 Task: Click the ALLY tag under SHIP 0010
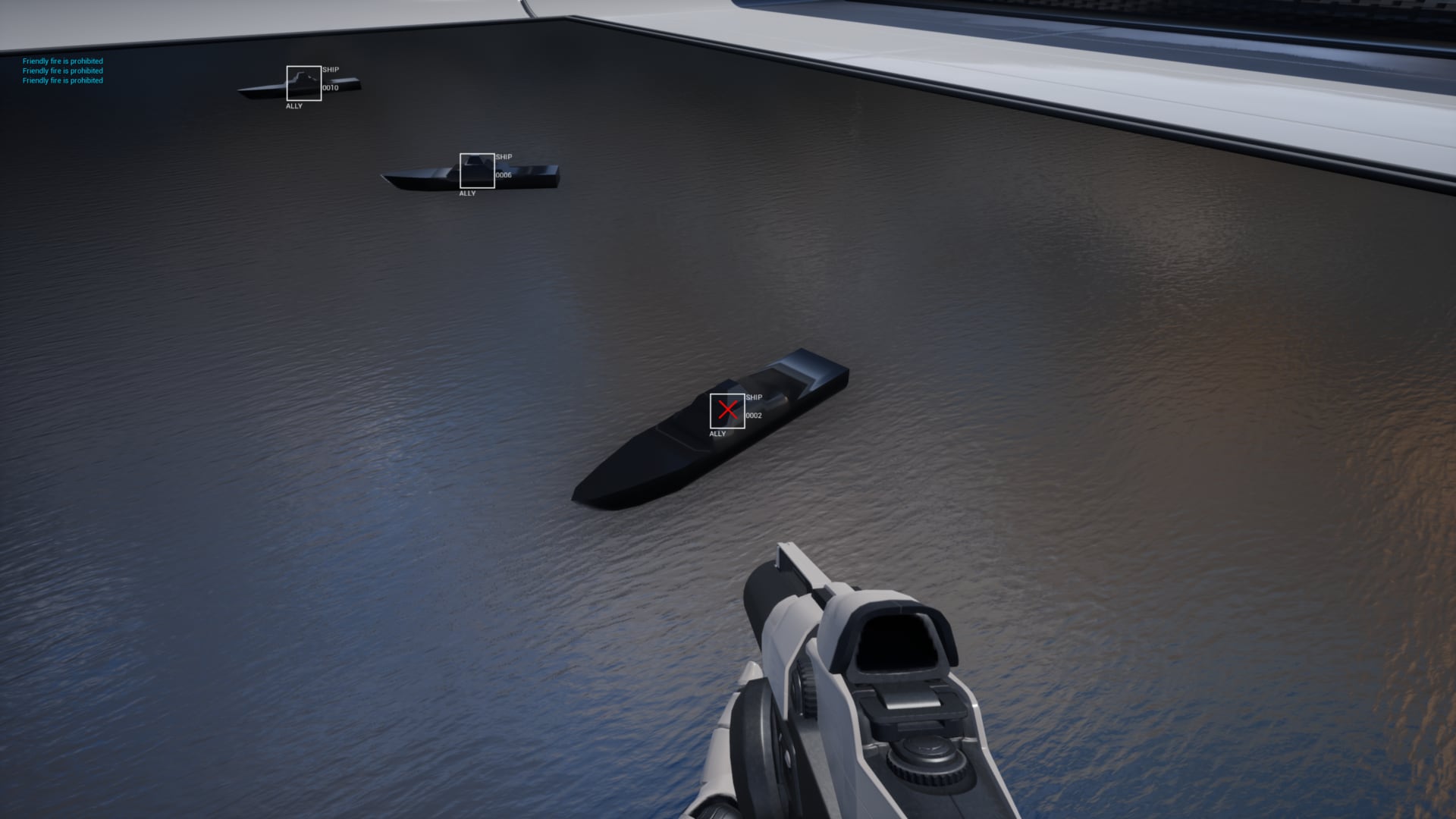[x=293, y=105]
